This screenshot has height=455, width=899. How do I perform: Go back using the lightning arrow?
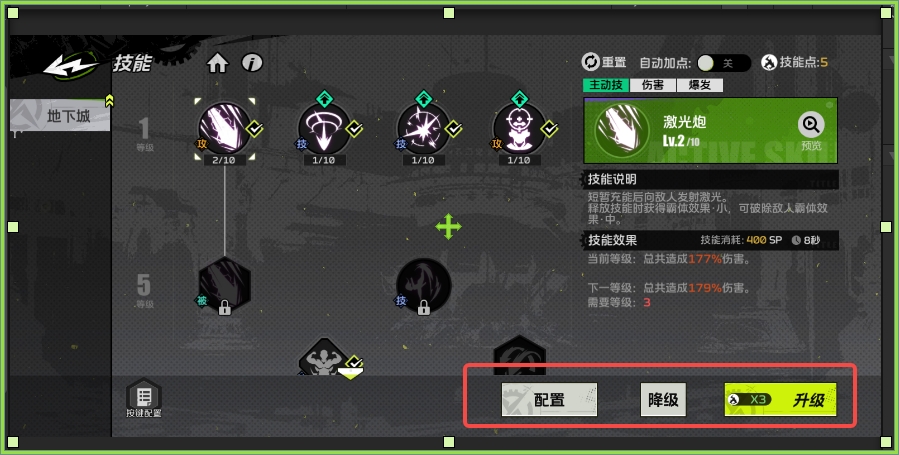[70, 66]
